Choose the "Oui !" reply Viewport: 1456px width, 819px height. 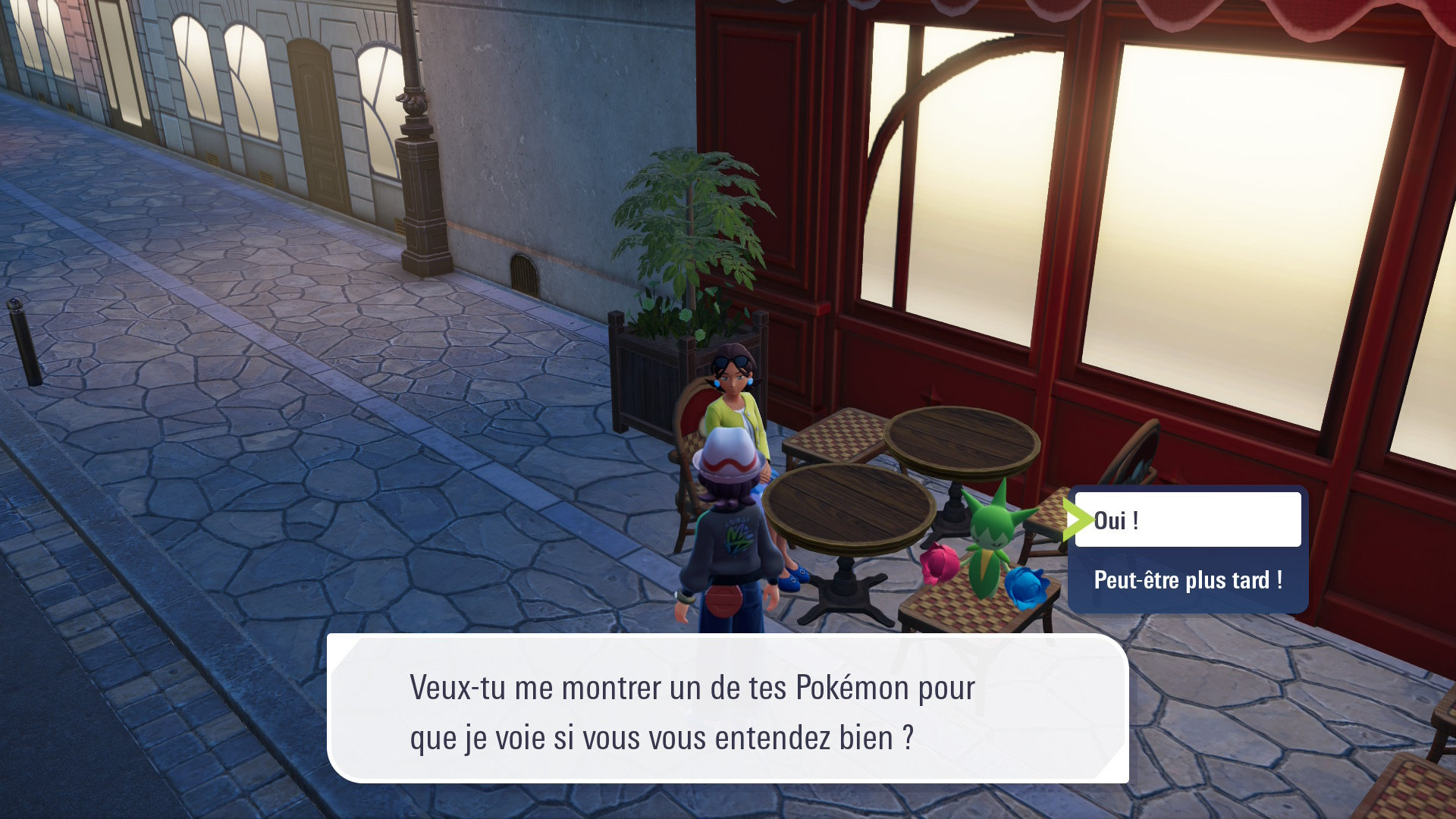[x=1187, y=520]
